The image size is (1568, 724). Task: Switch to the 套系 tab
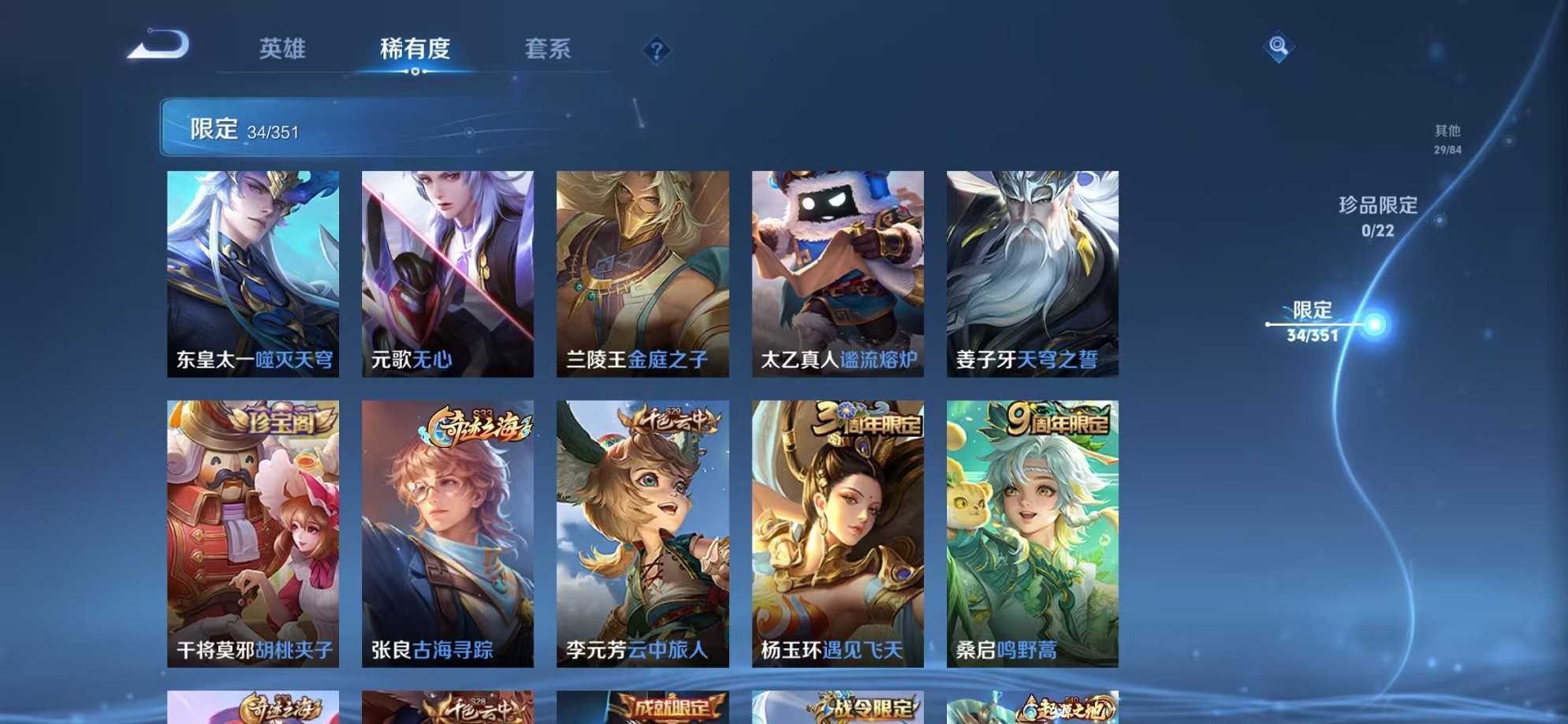click(549, 49)
